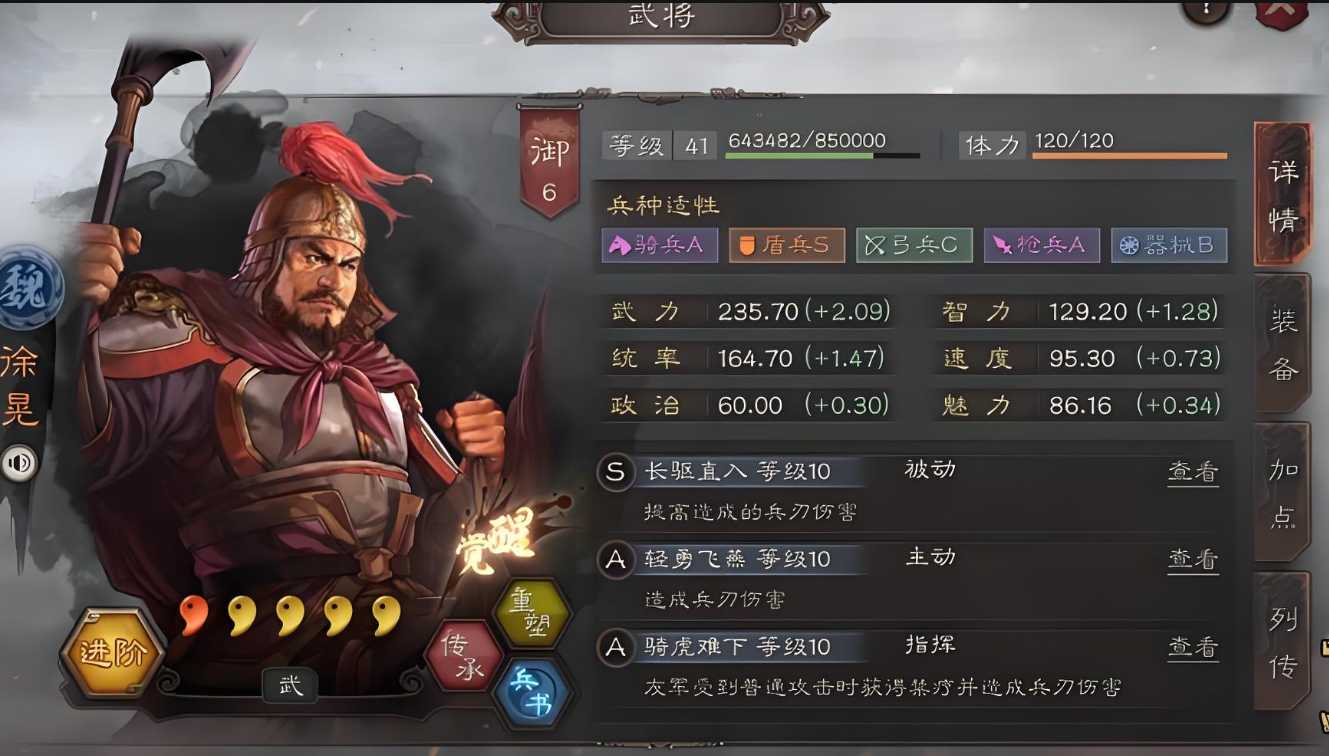Click the 弓兵C archer adaptability badge

[x=914, y=245]
